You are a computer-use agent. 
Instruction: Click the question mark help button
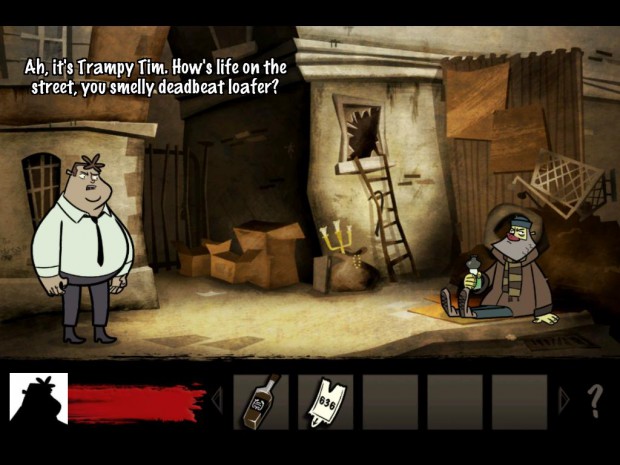(594, 402)
